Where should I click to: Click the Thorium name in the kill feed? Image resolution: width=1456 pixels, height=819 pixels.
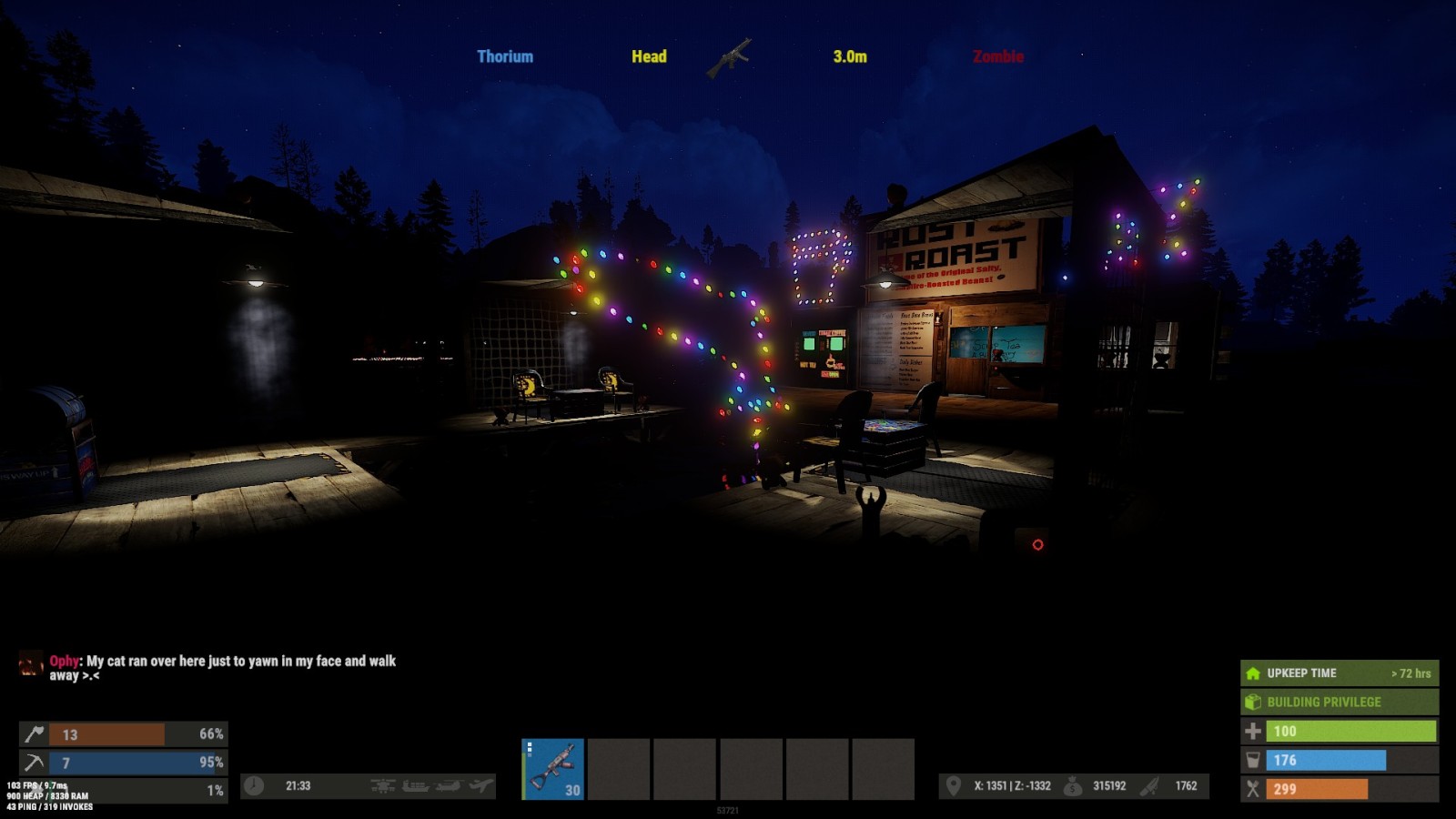tap(505, 56)
